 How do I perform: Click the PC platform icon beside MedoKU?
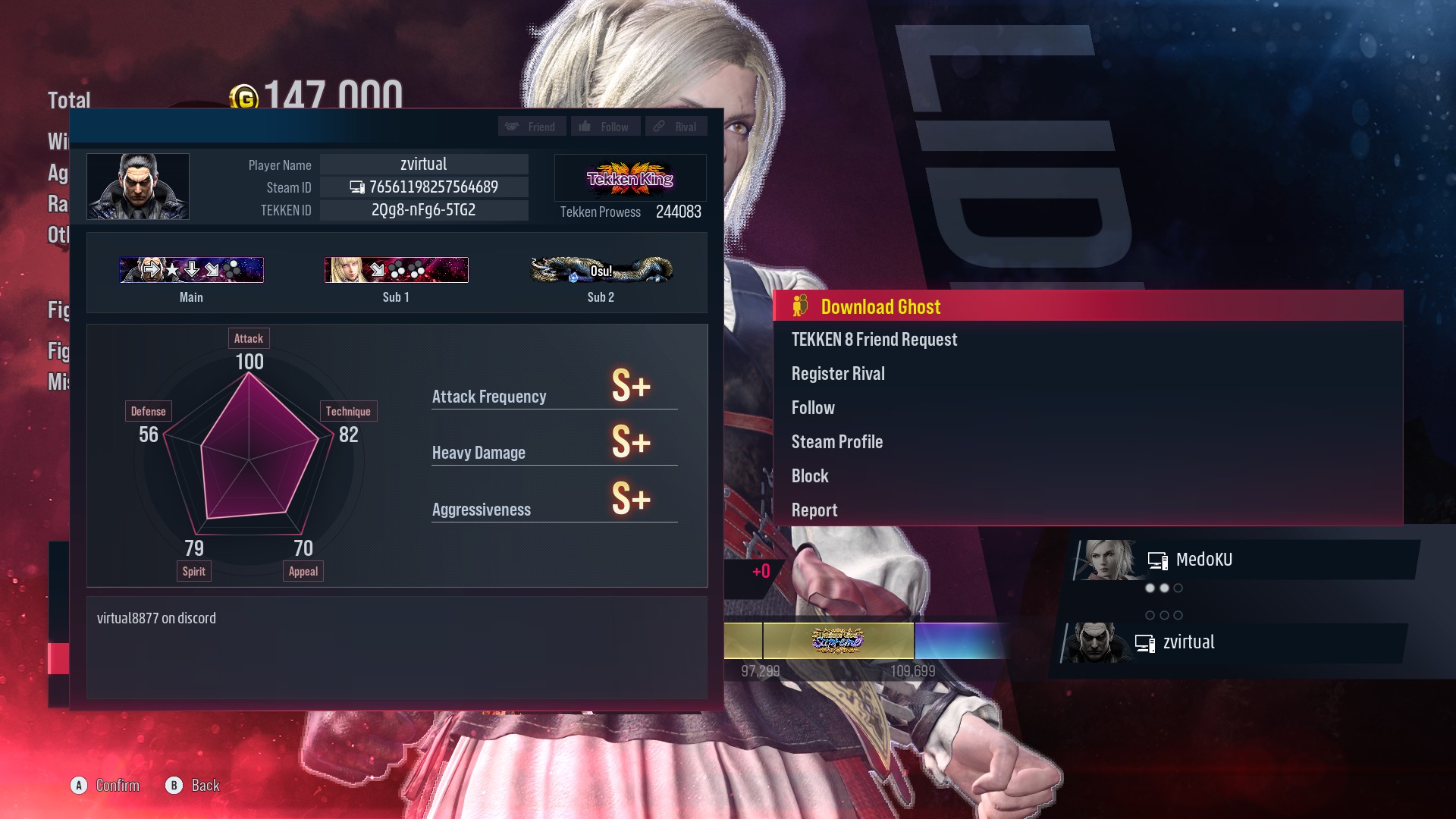1157,560
